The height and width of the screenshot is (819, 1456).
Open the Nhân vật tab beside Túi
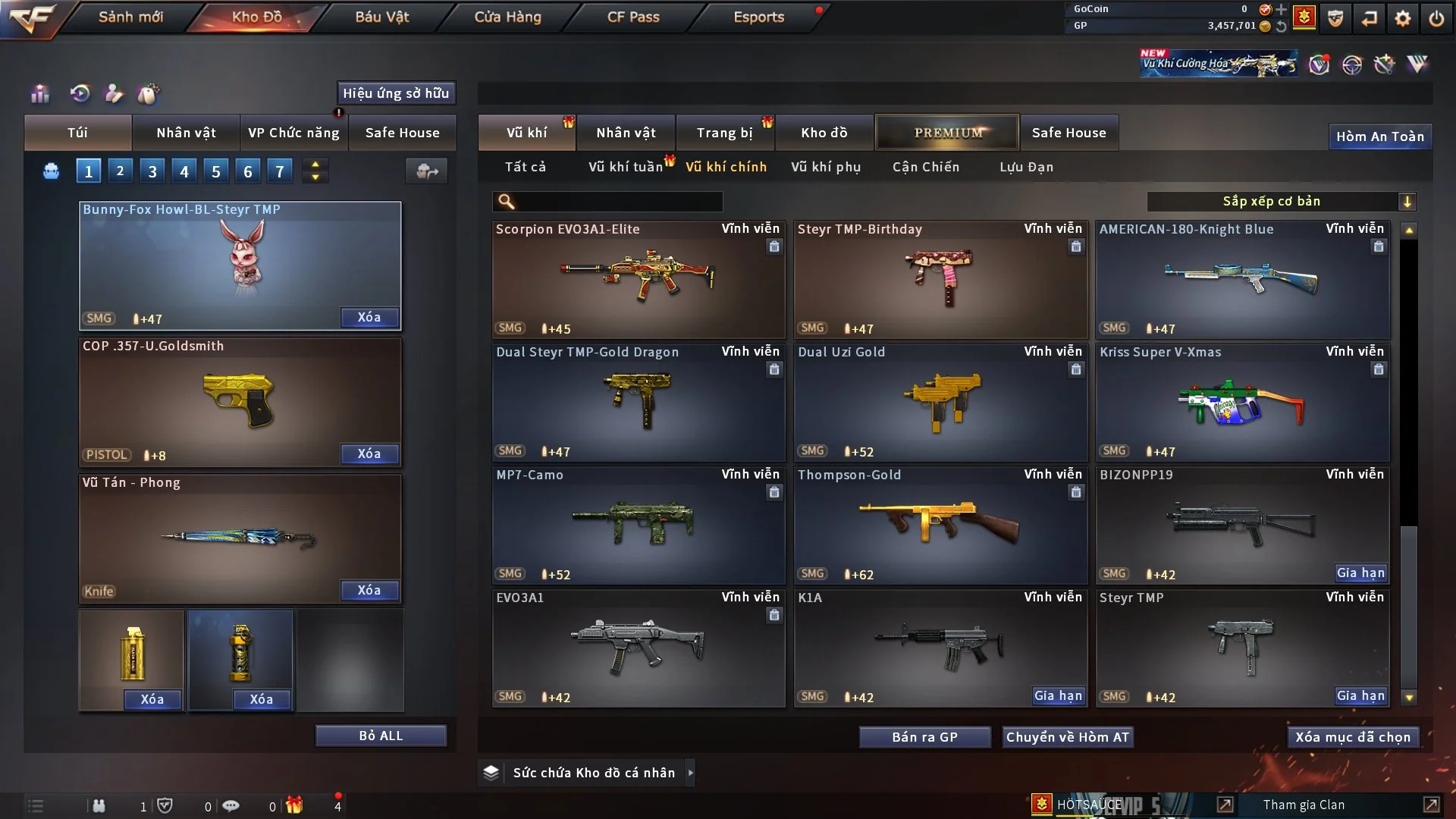[186, 133]
